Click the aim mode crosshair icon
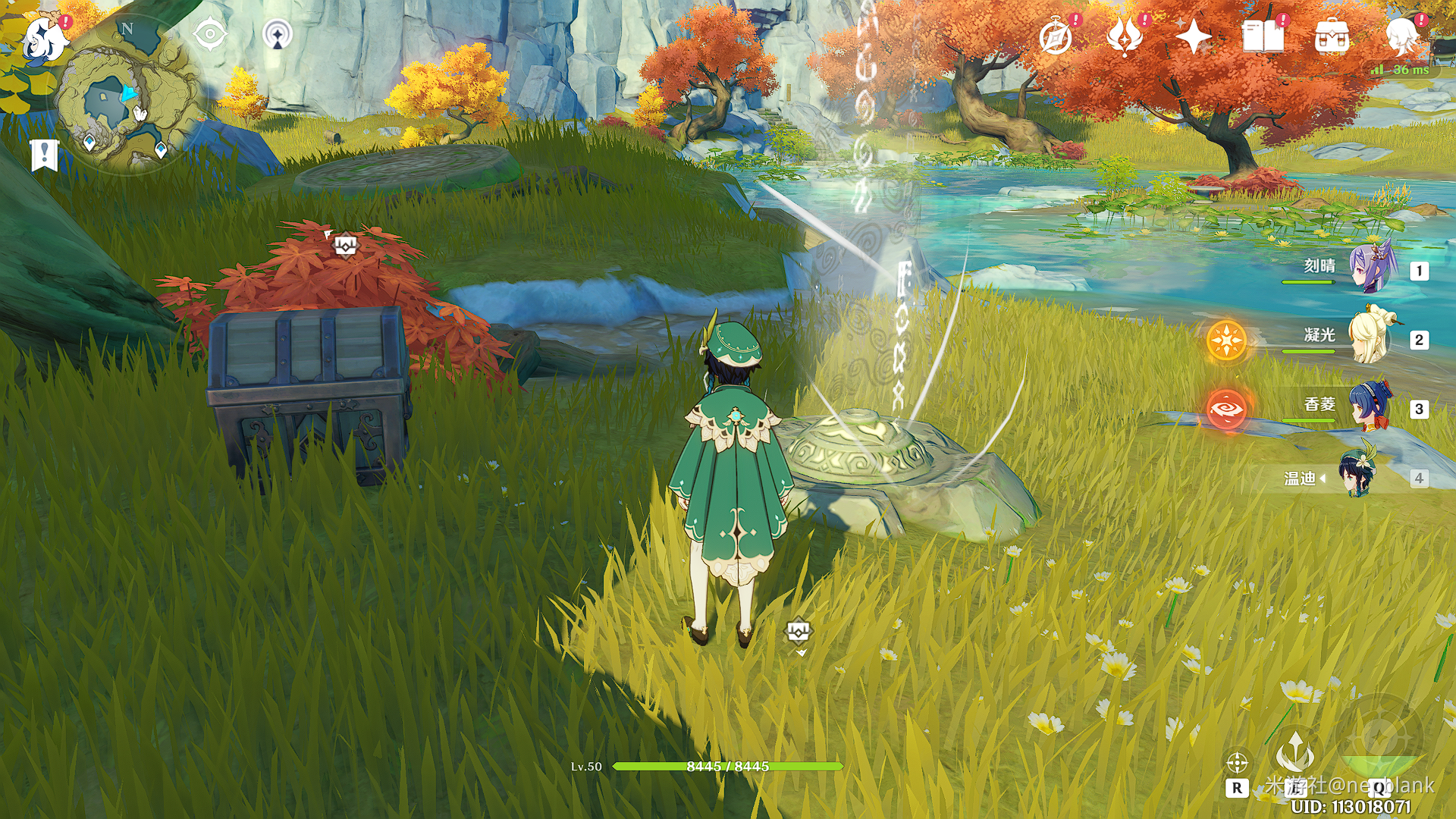The image size is (1456, 819). coord(1237,762)
